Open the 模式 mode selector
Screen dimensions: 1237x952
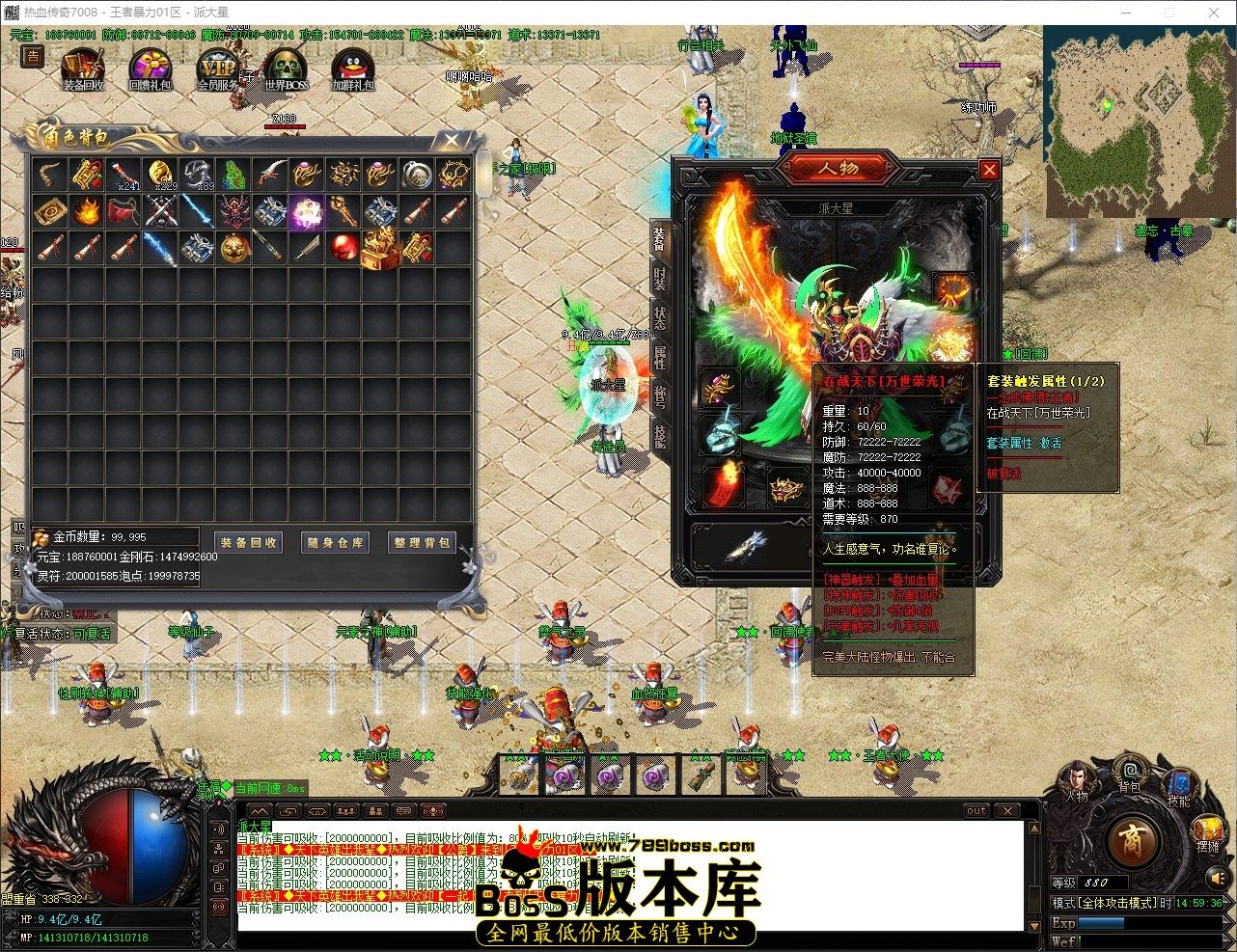coord(1063,903)
